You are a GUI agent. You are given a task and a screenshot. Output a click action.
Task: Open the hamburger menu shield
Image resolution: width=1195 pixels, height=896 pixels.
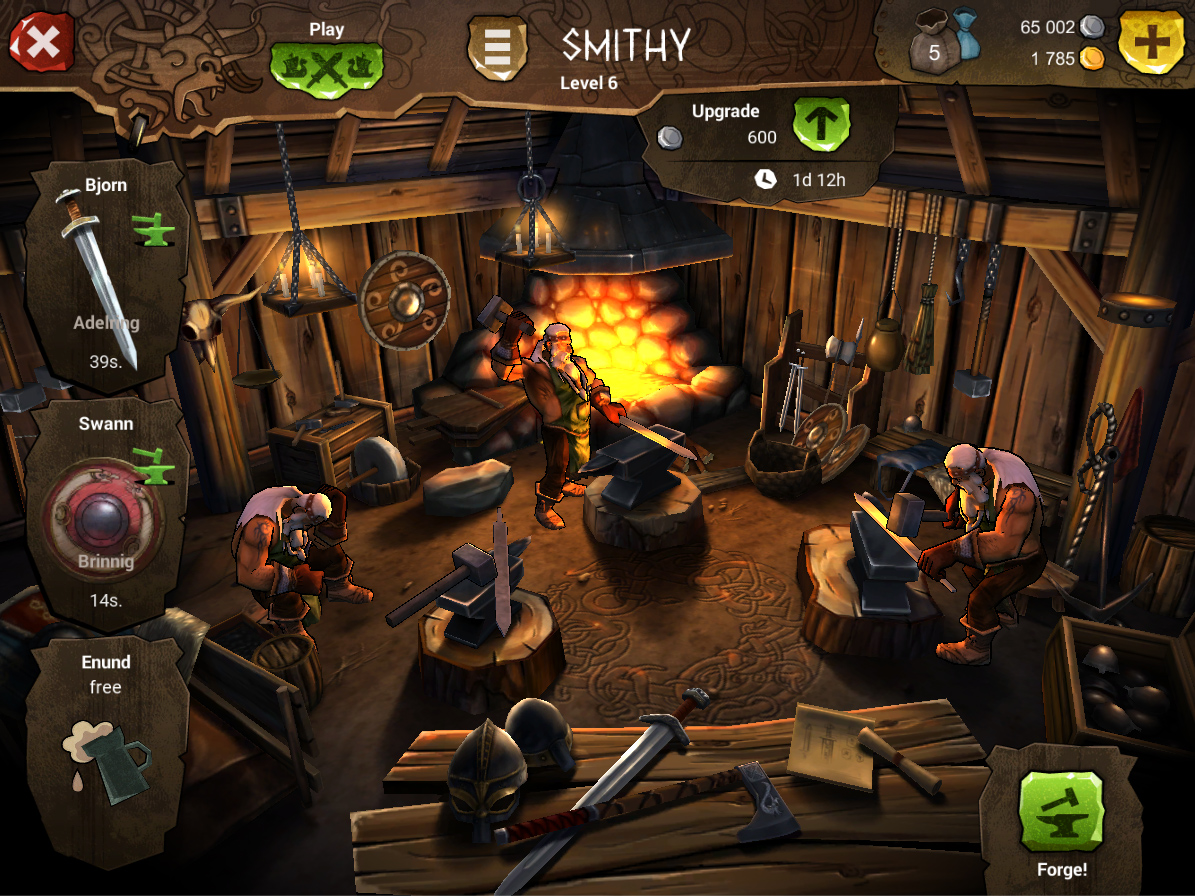coord(497,47)
